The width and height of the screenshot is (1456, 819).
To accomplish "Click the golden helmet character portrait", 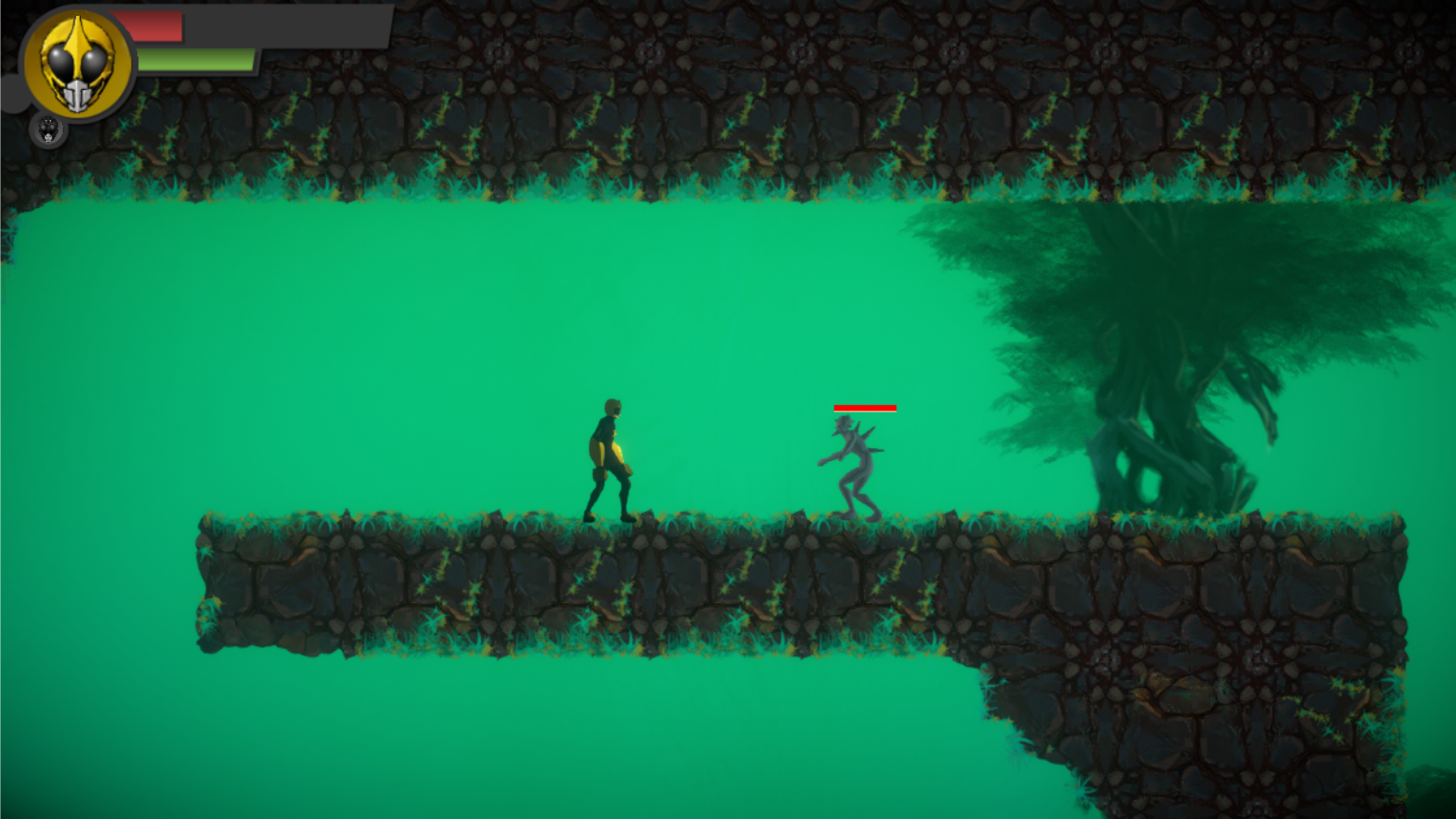I will 78,64.
